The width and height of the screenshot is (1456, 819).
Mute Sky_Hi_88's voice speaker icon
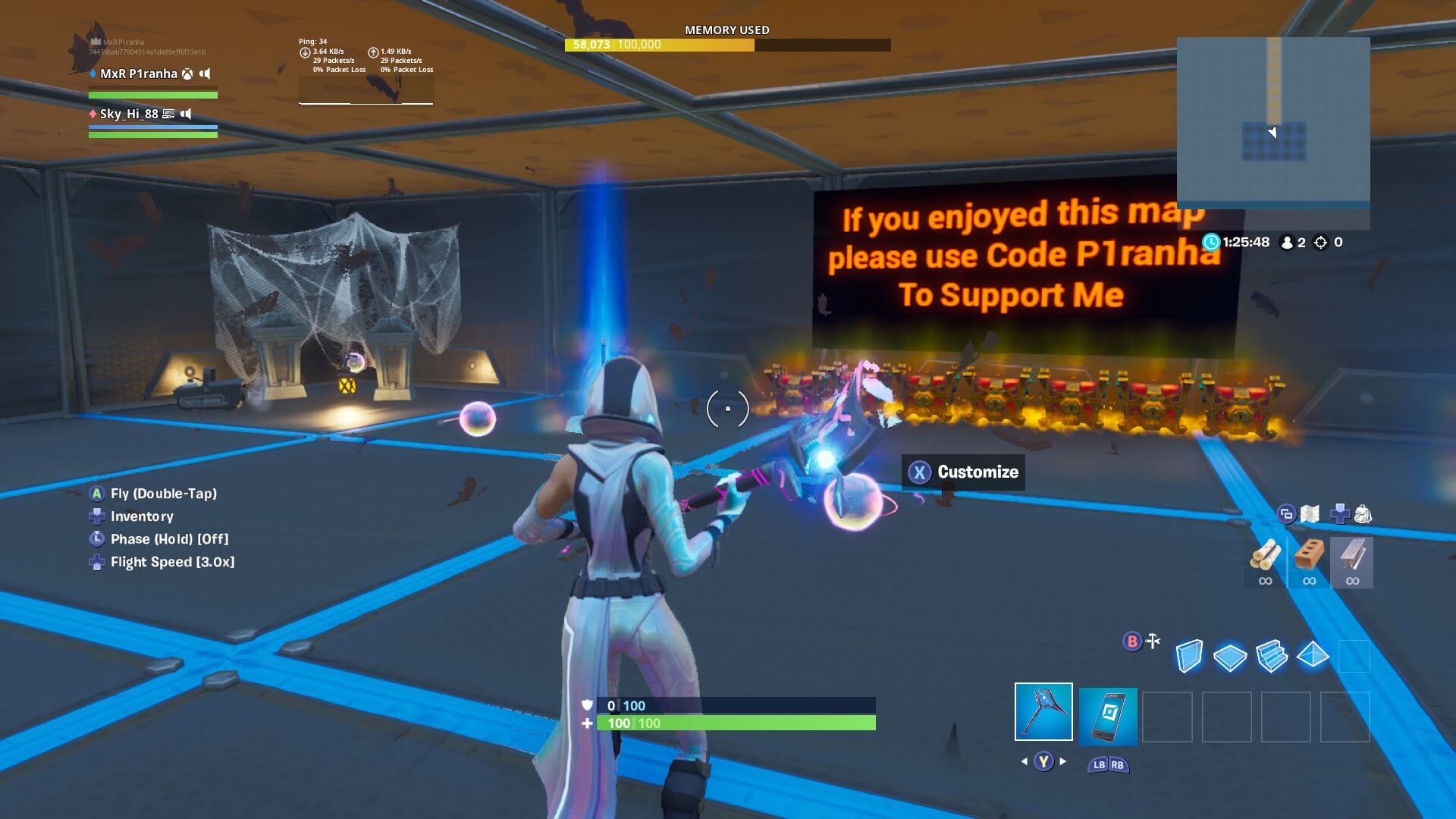point(187,114)
